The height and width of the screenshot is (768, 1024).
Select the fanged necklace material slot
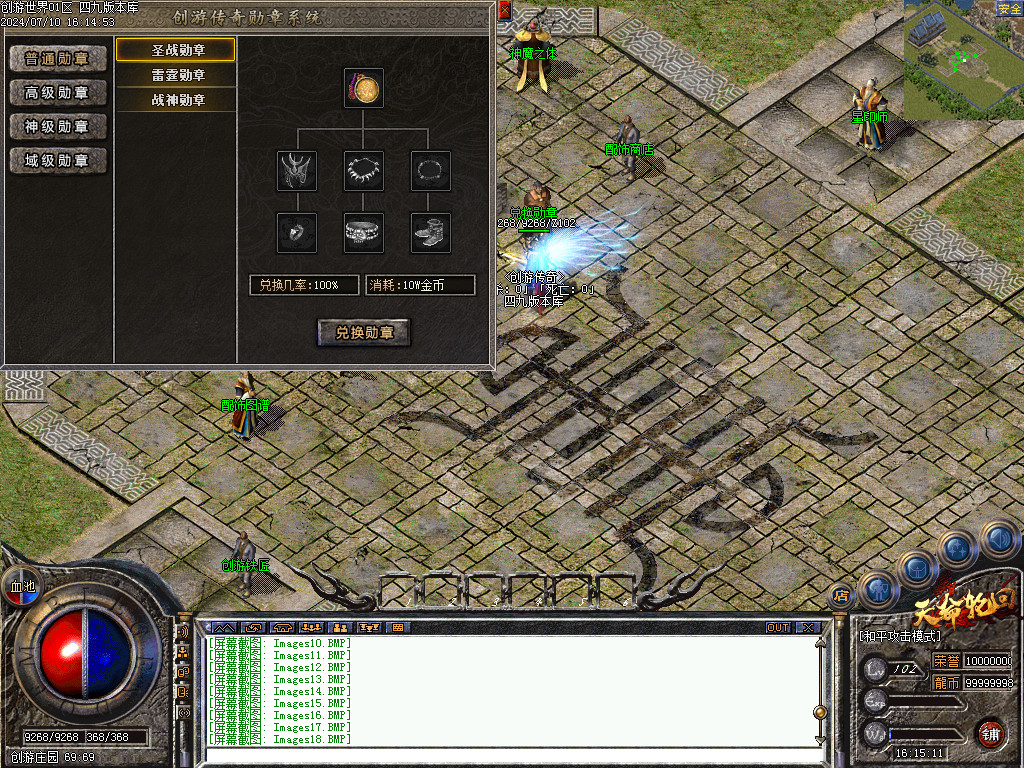click(364, 171)
